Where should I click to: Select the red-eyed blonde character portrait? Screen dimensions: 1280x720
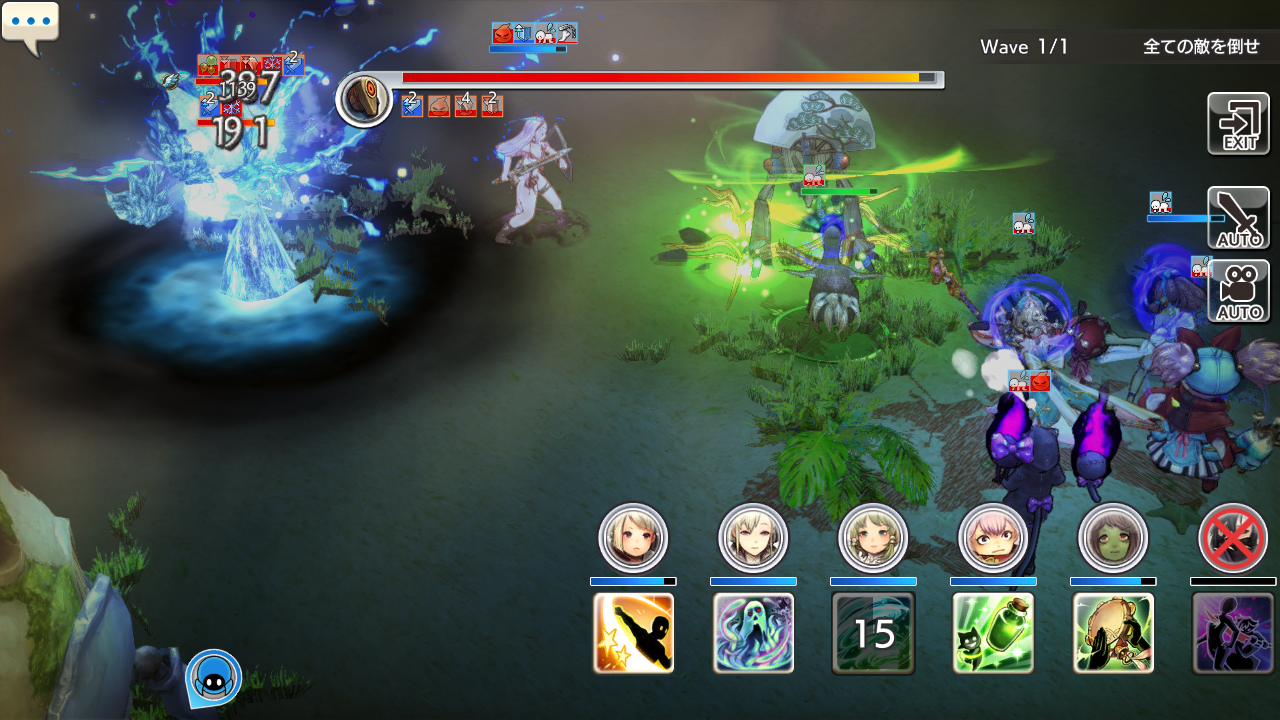(x=633, y=538)
